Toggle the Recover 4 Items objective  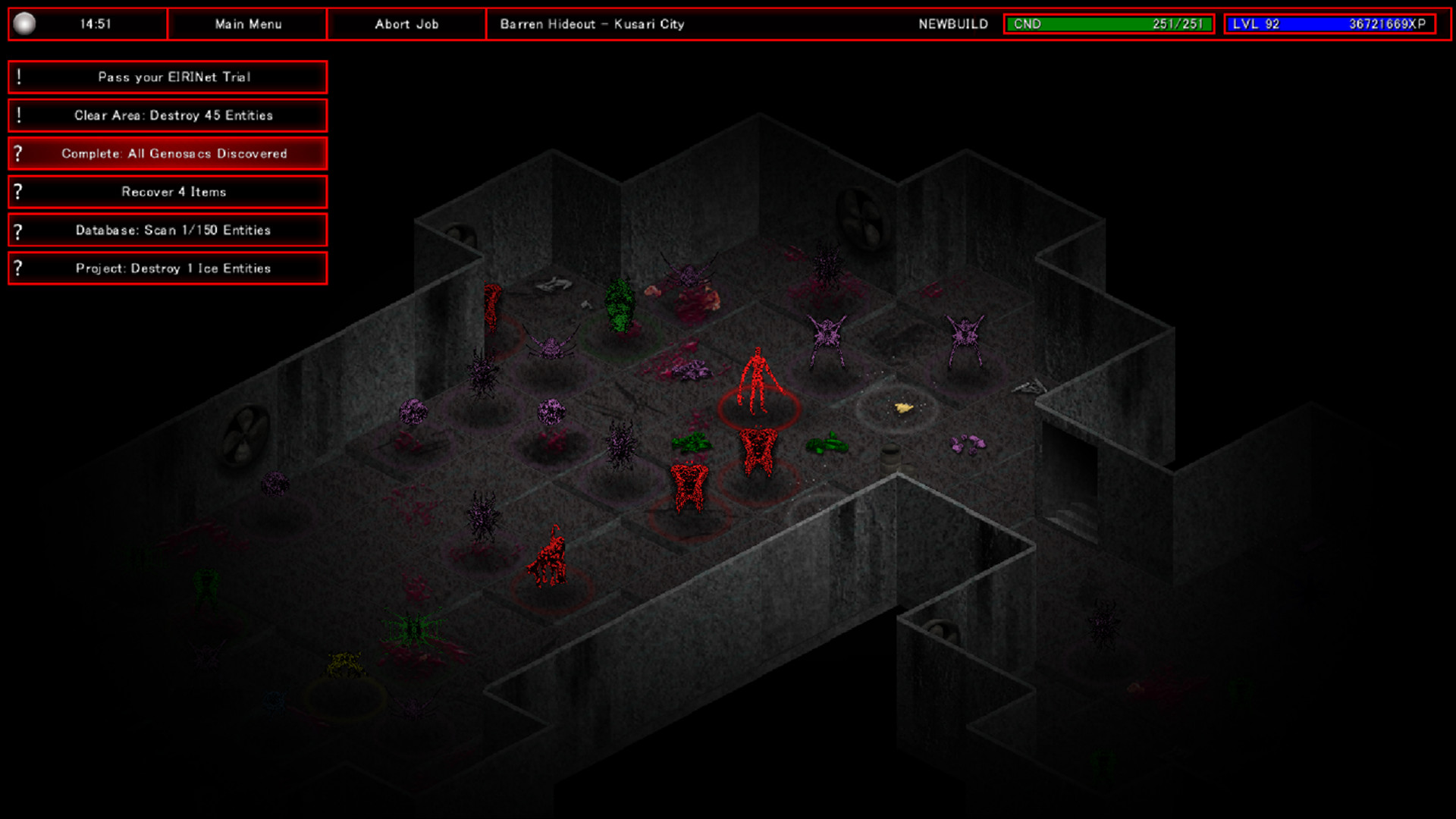pos(173,192)
